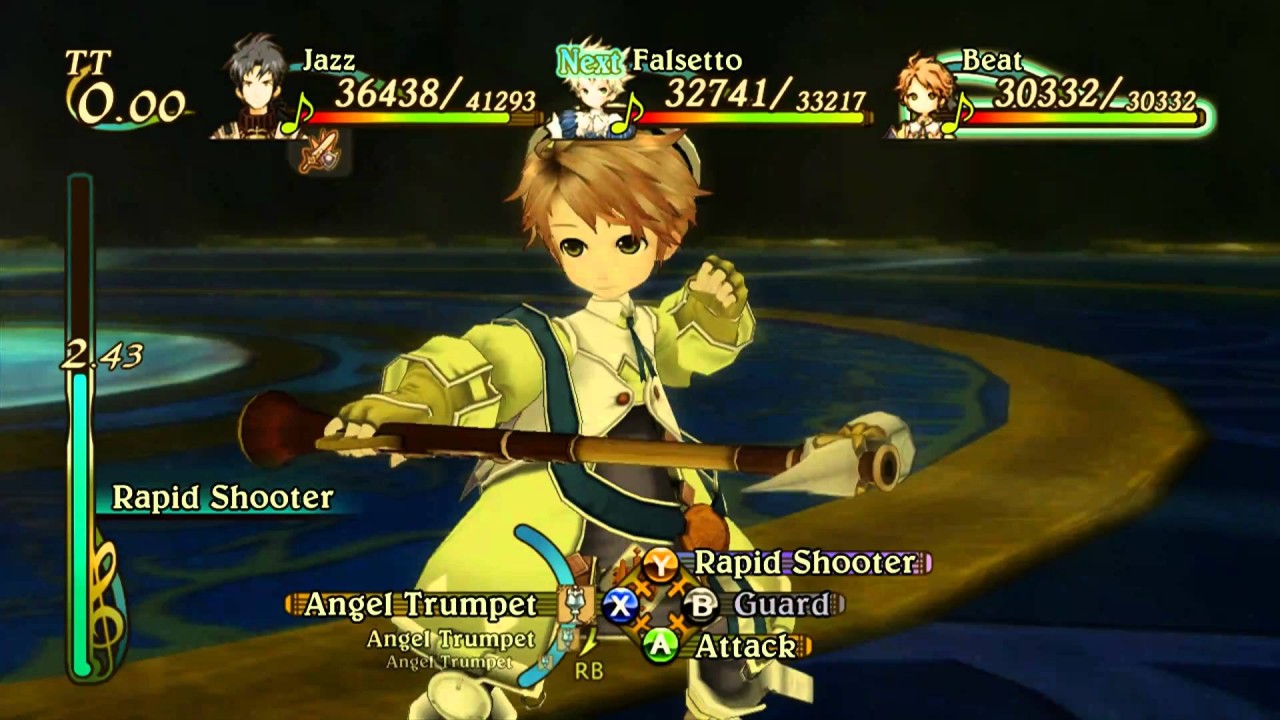Image resolution: width=1280 pixels, height=720 pixels.
Task: Use the large Angel Trumpet item entry
Action: pyautogui.click(x=420, y=605)
